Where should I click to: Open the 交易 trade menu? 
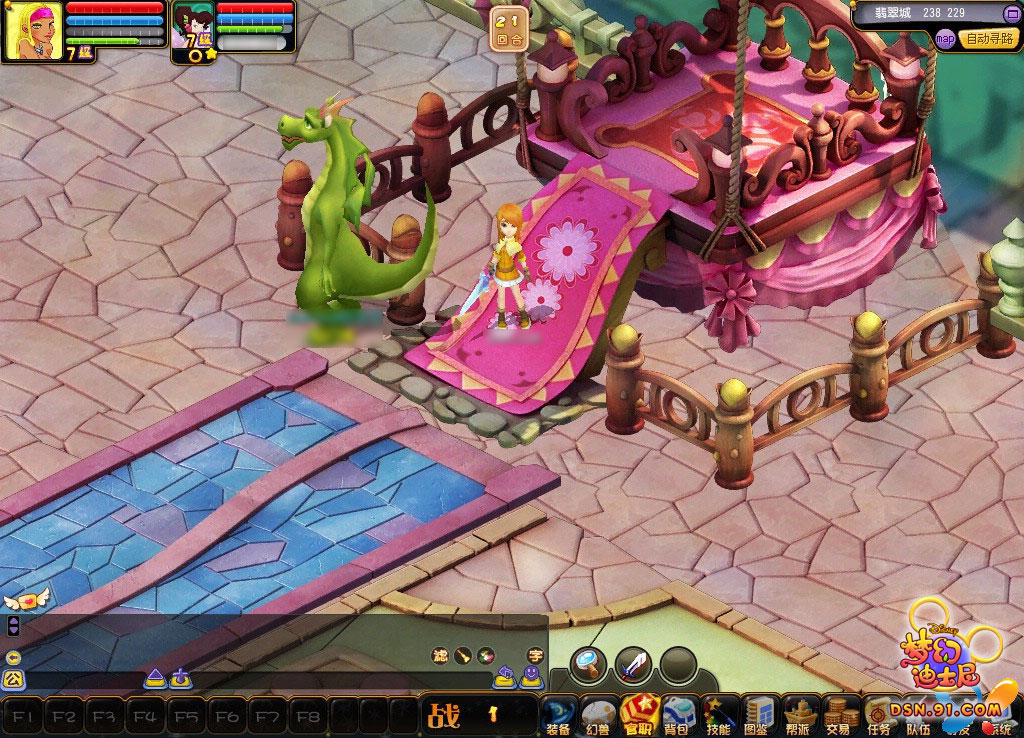click(x=840, y=716)
